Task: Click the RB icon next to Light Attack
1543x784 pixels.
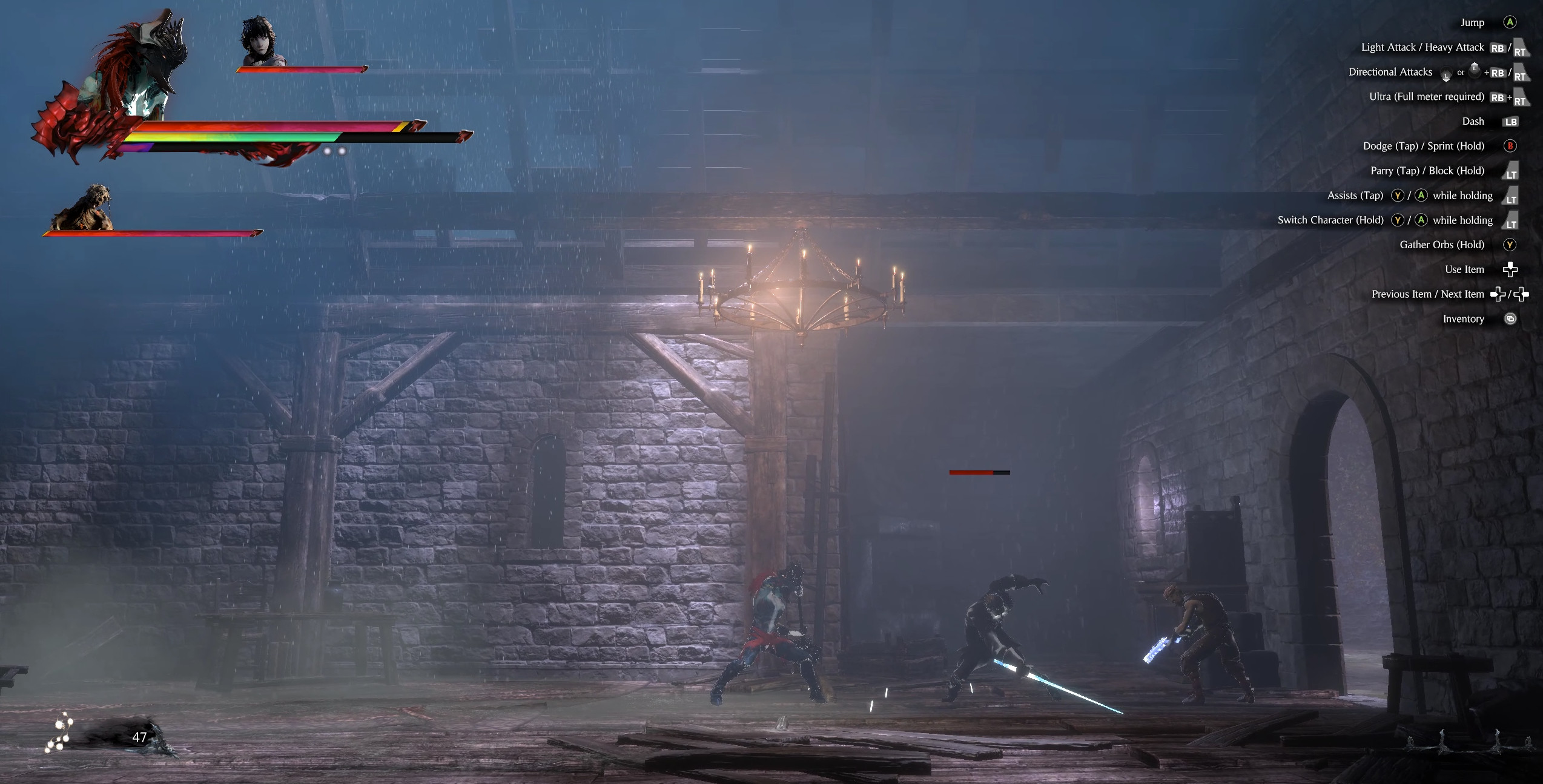Action: click(1497, 48)
